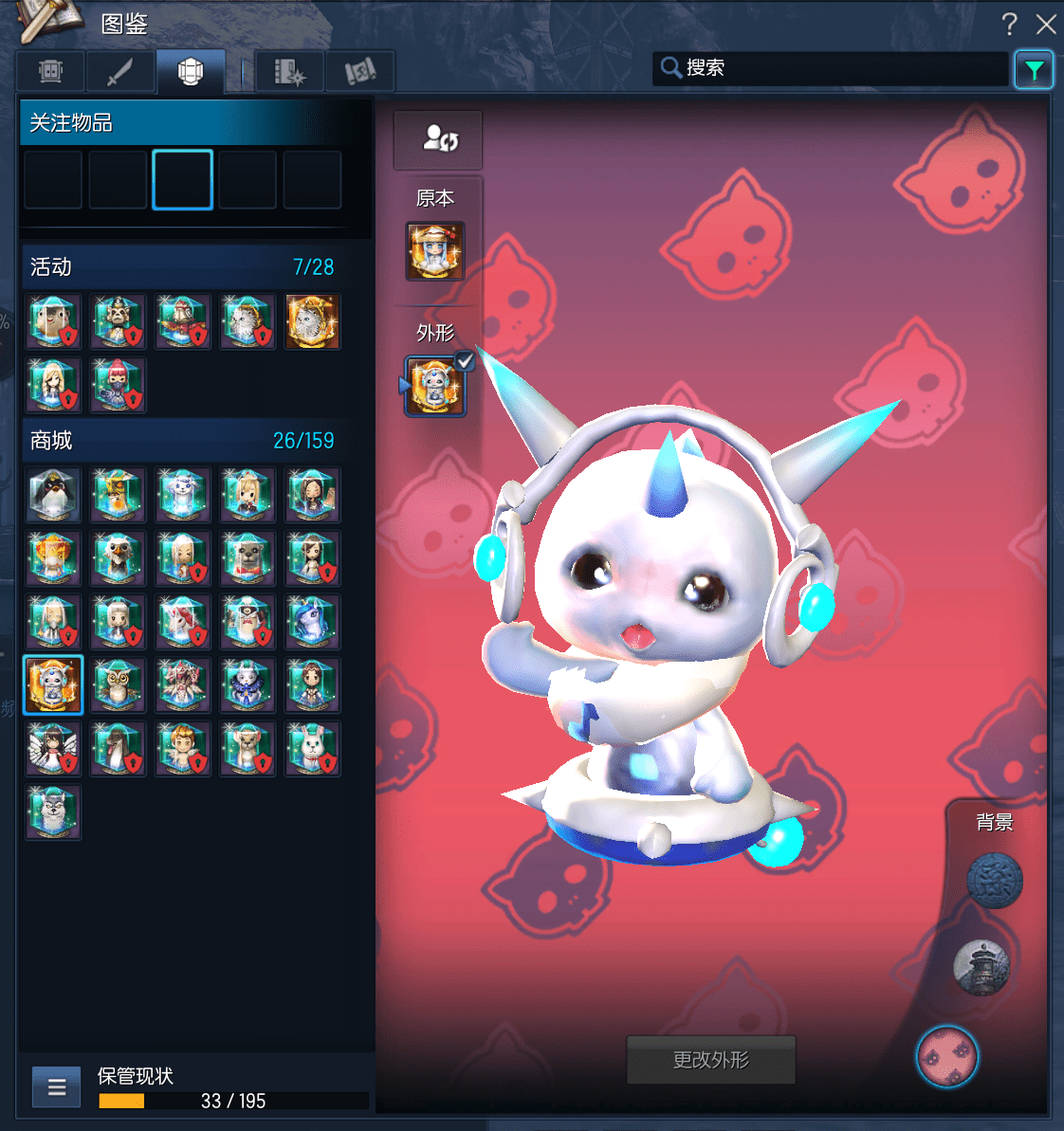The height and width of the screenshot is (1131, 1064).
Task: Click the character swap button above 原本
Action: coord(438,139)
